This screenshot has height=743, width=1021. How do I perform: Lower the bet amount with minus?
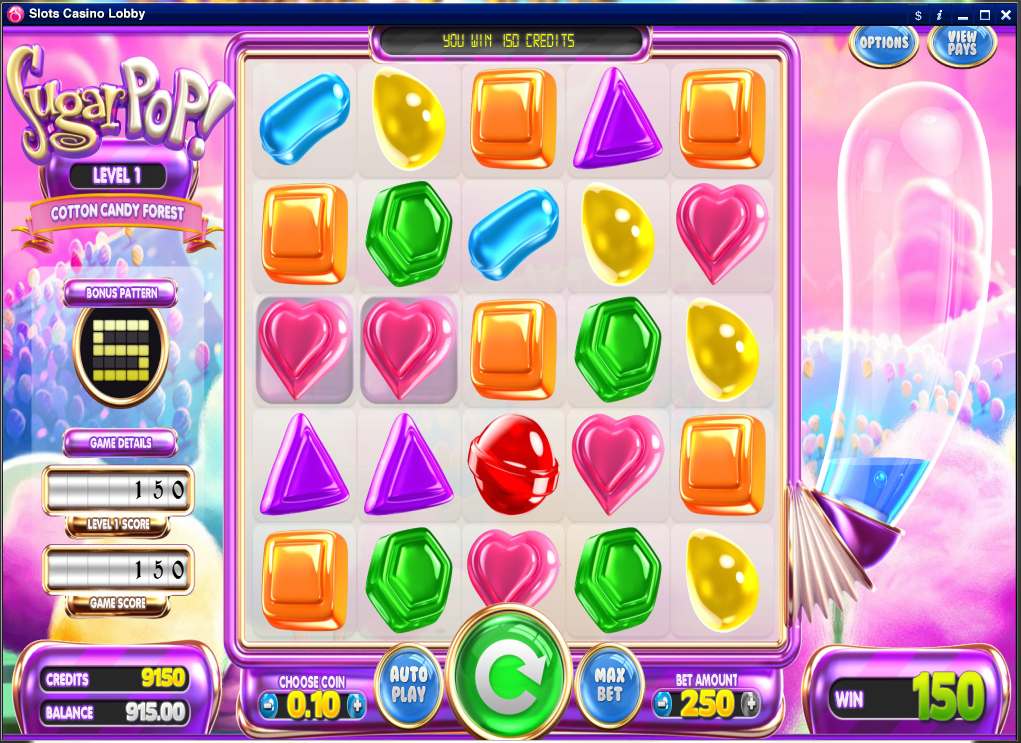point(662,704)
